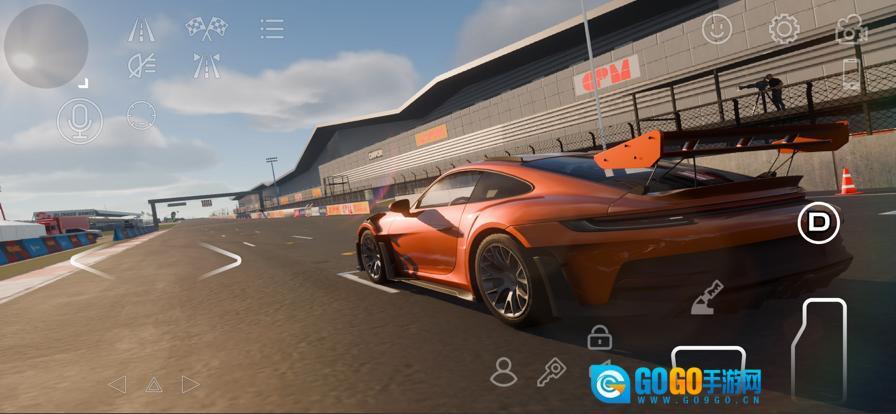Switch the camera view
896x414 pixels.
point(851,30)
